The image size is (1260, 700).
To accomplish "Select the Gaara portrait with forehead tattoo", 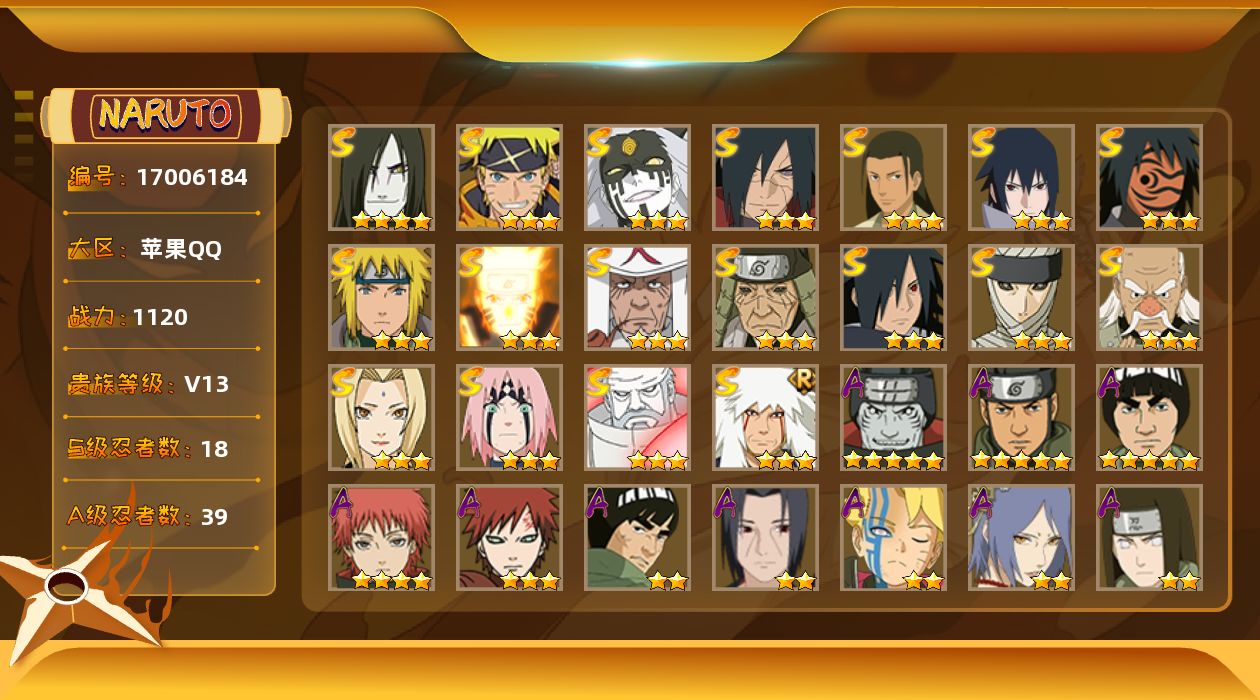I will (509, 537).
